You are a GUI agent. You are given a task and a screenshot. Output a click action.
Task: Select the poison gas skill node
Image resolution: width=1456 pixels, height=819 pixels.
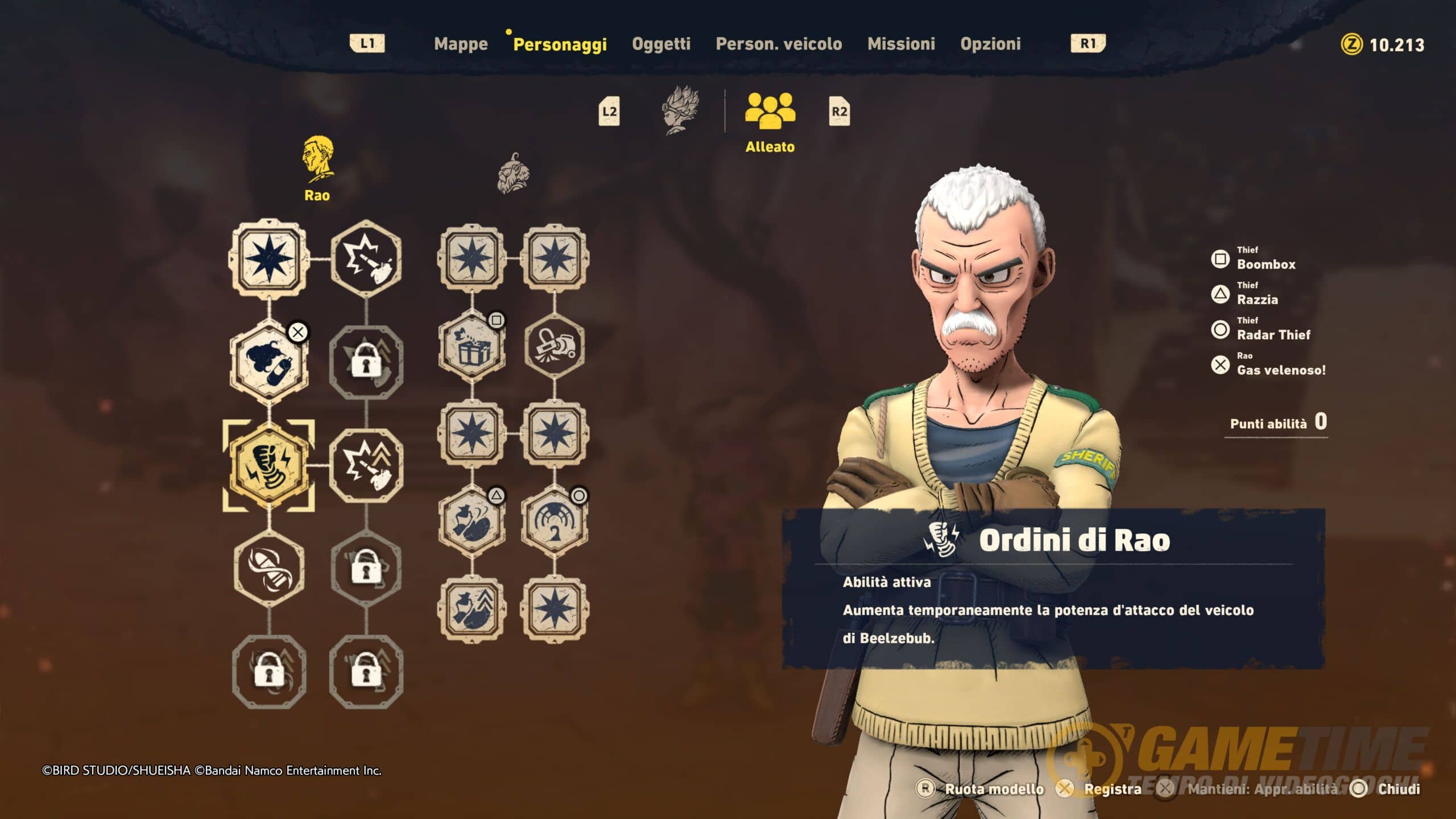(269, 363)
